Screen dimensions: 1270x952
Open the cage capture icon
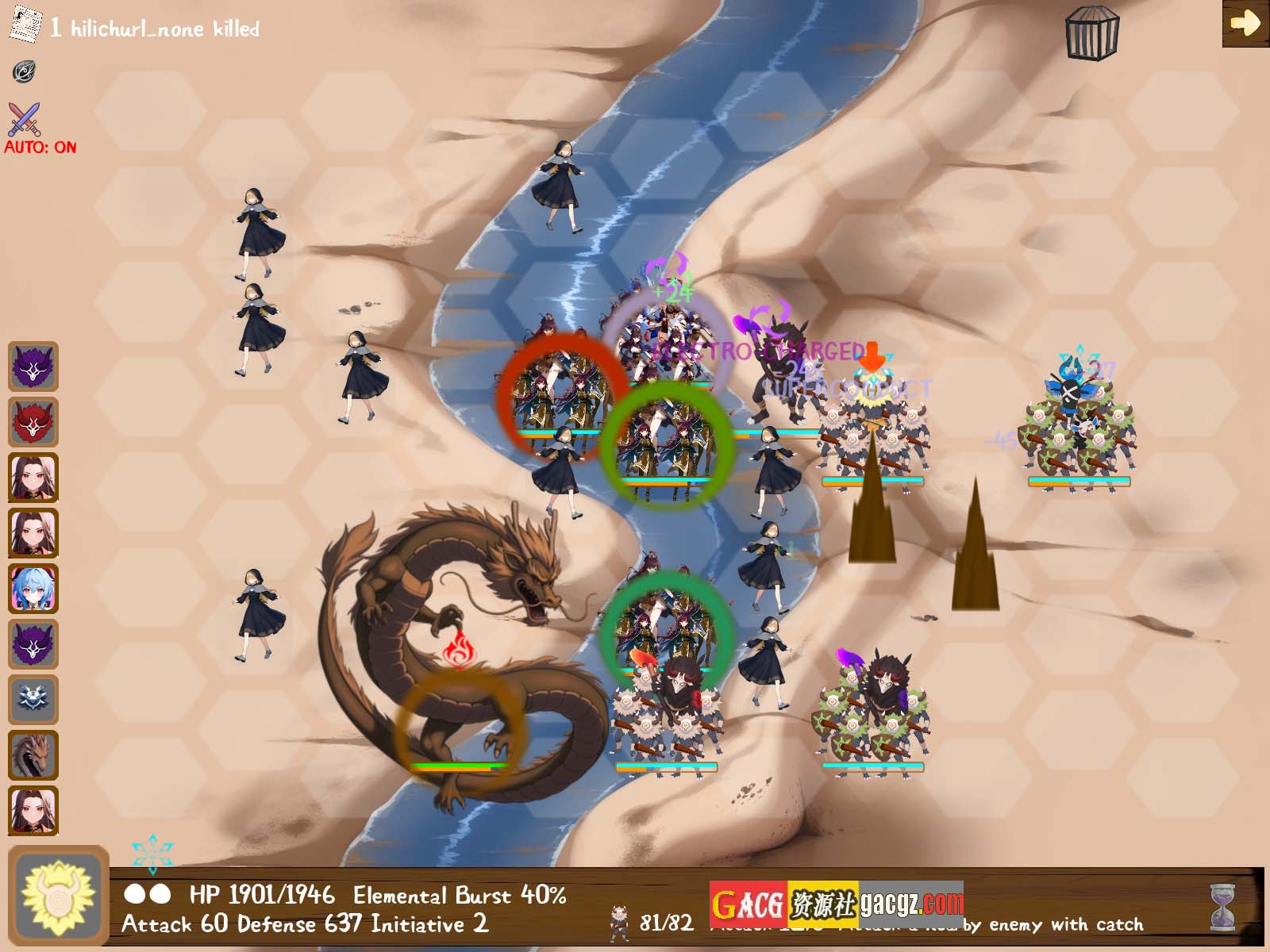coord(1092,33)
